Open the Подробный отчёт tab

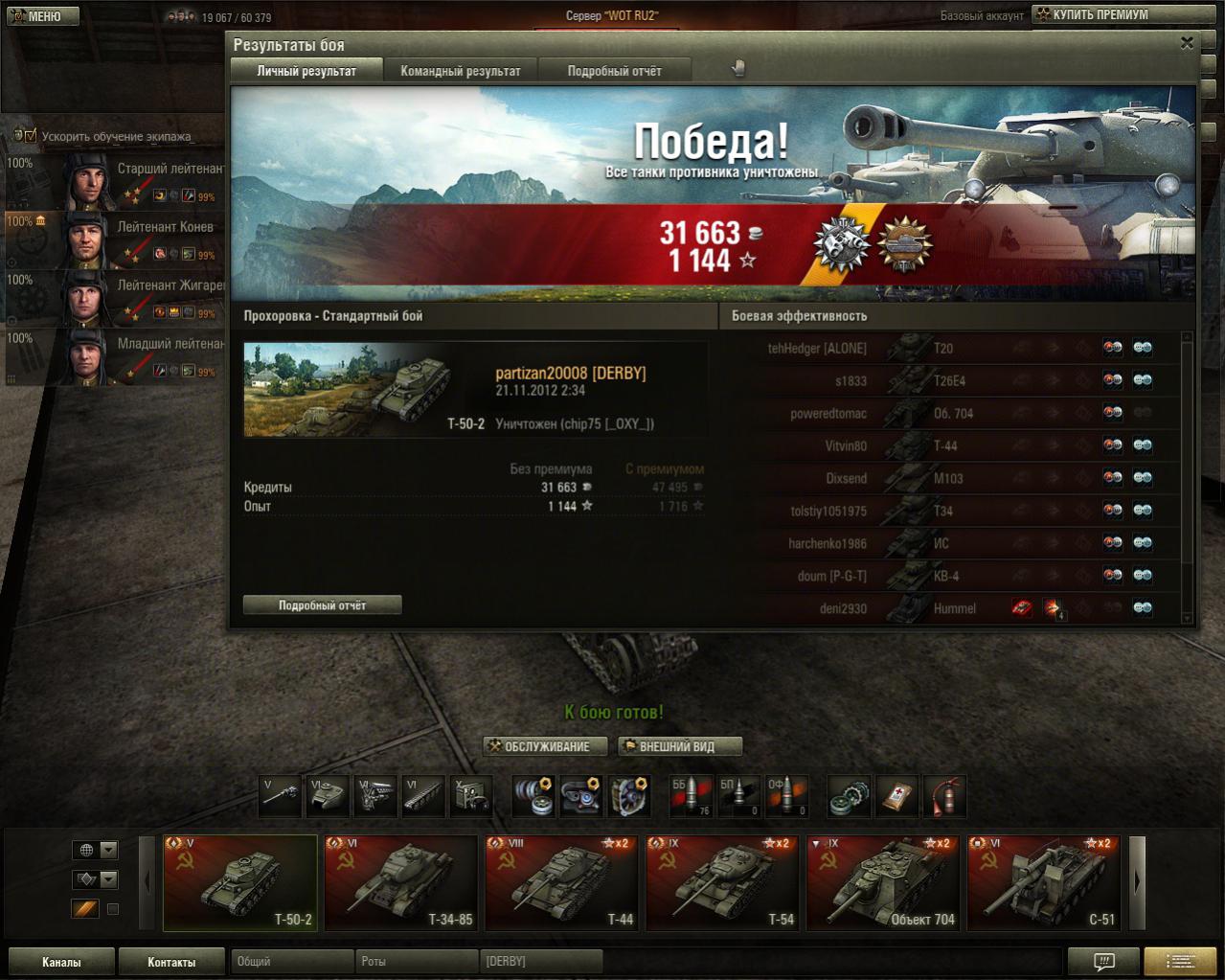[614, 71]
